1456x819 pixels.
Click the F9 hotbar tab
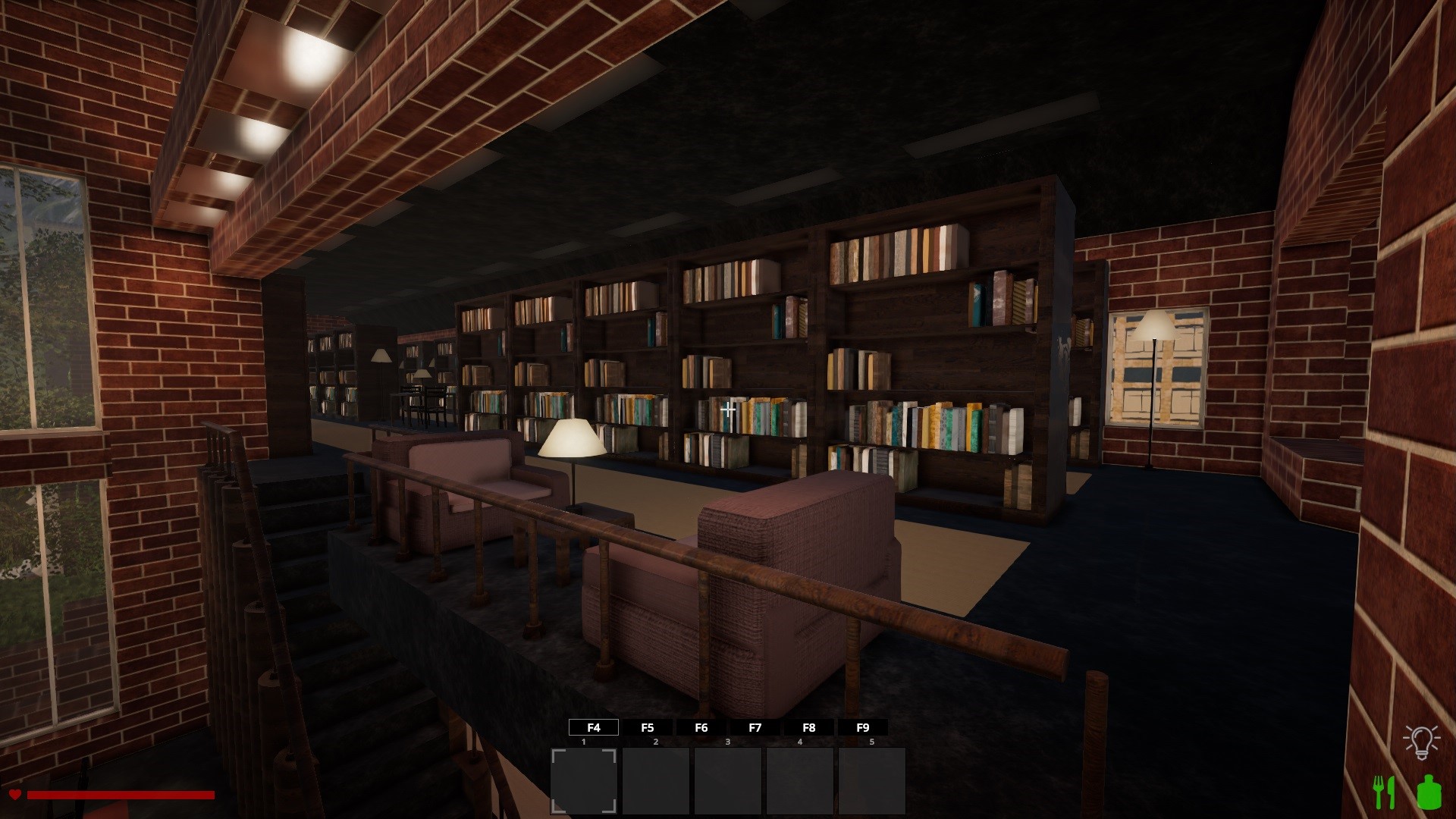pyautogui.click(x=863, y=727)
